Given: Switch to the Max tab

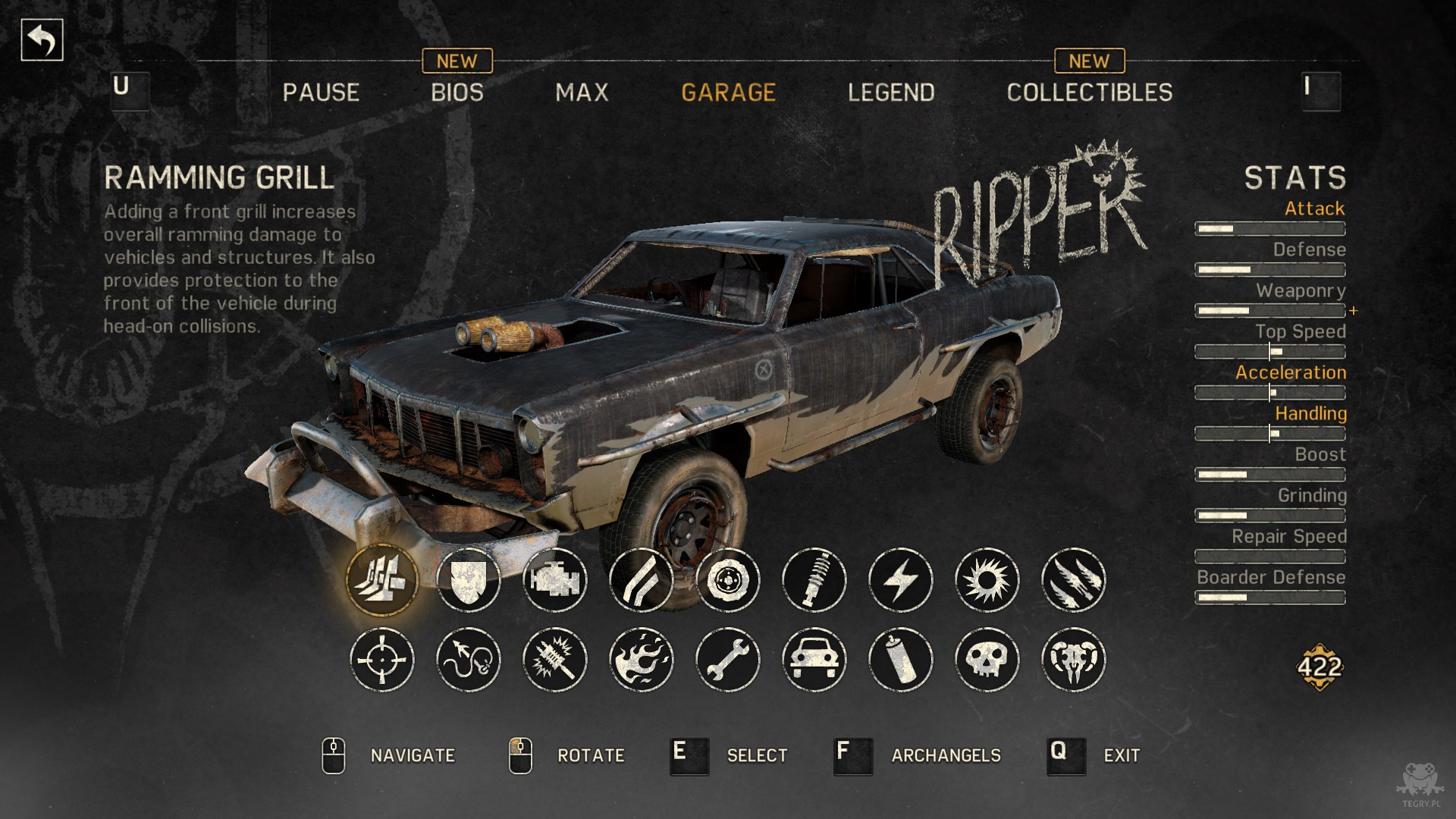Looking at the screenshot, I should tap(582, 93).
